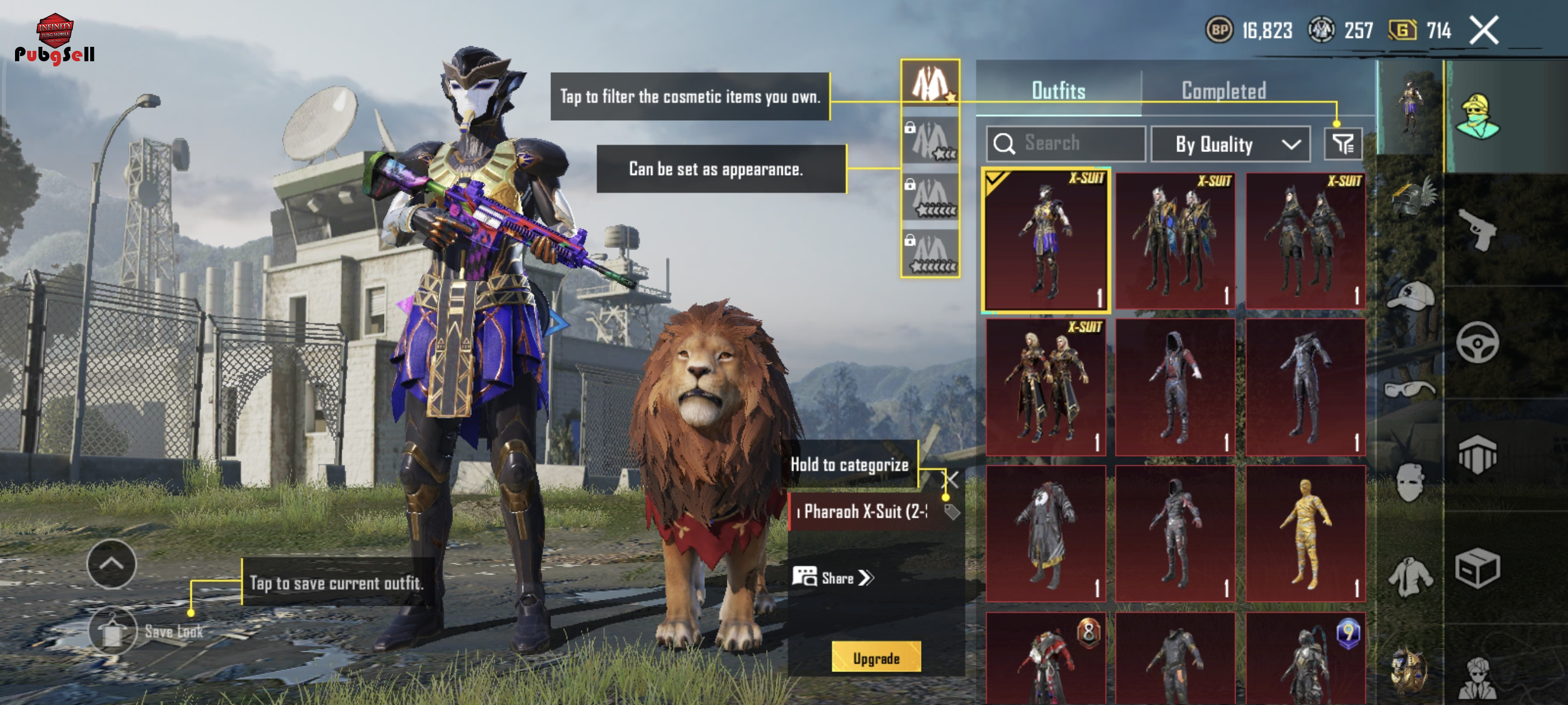
Task: Upgrade the Pharaoh X-Suit
Action: click(876, 658)
